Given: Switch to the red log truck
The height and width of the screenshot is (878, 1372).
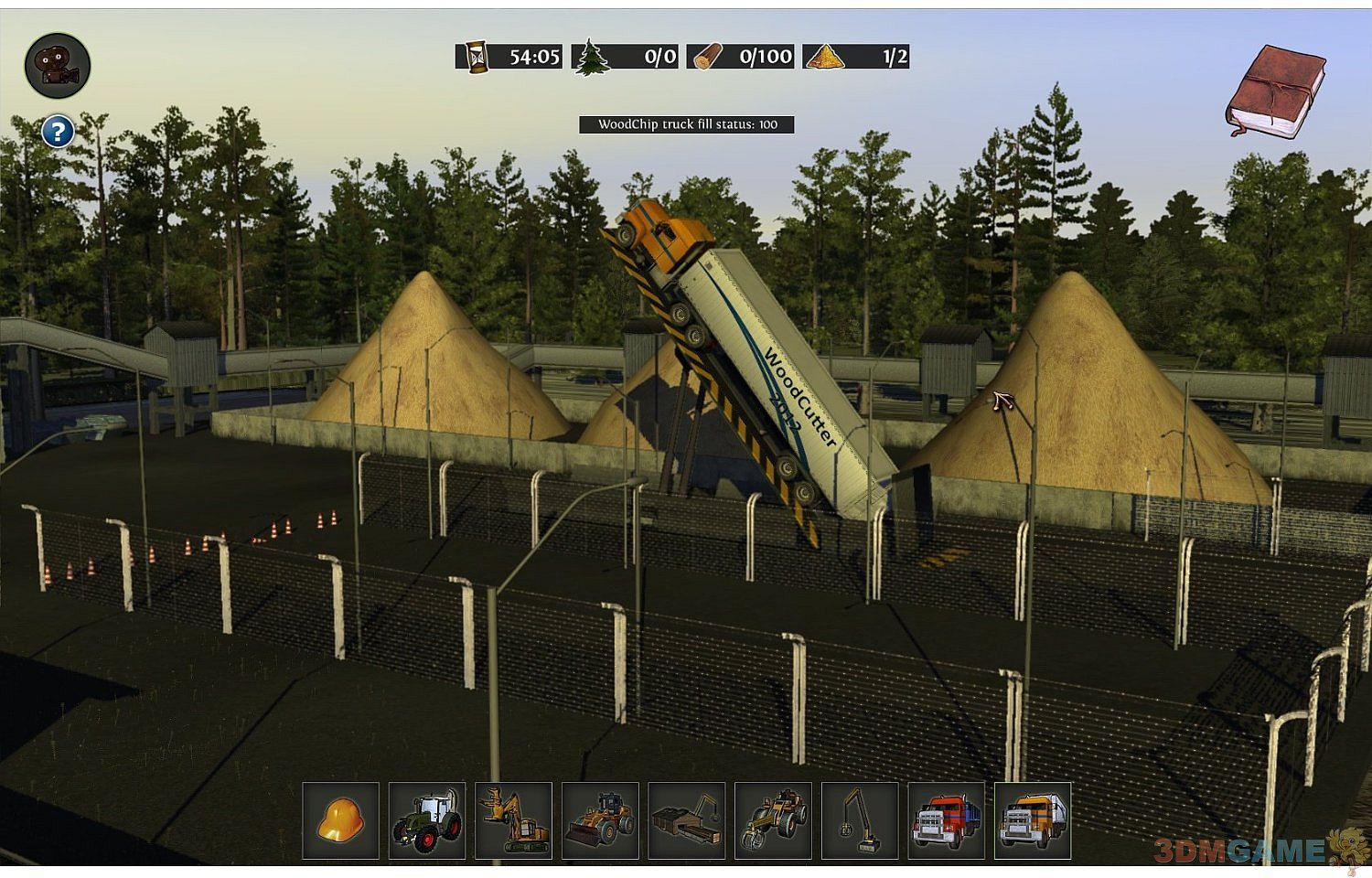Looking at the screenshot, I should tap(946, 820).
